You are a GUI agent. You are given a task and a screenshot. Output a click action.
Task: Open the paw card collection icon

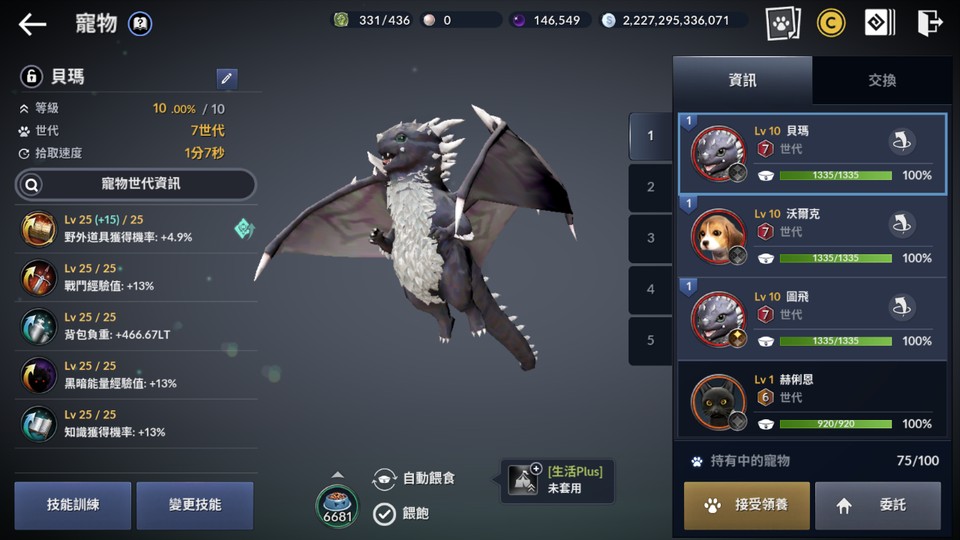(x=782, y=23)
